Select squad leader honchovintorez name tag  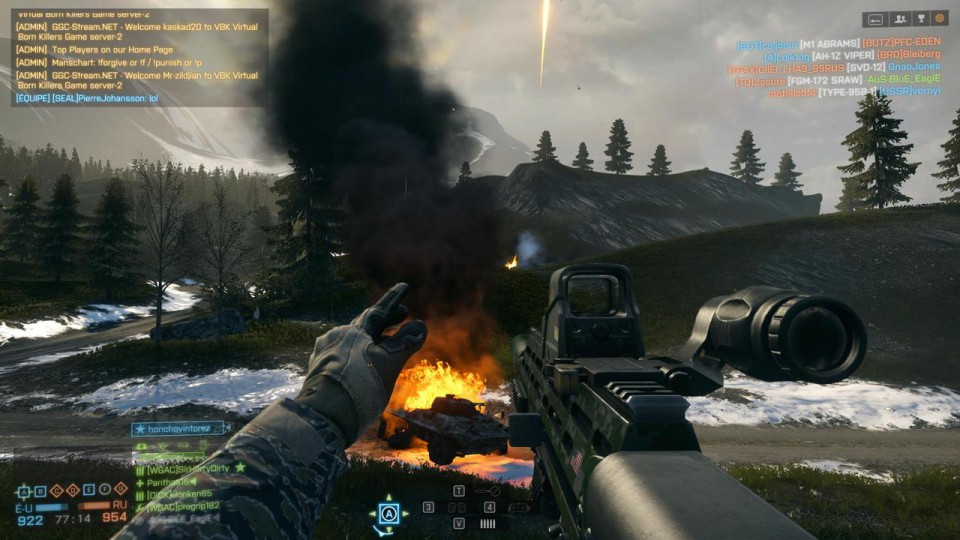(180, 428)
